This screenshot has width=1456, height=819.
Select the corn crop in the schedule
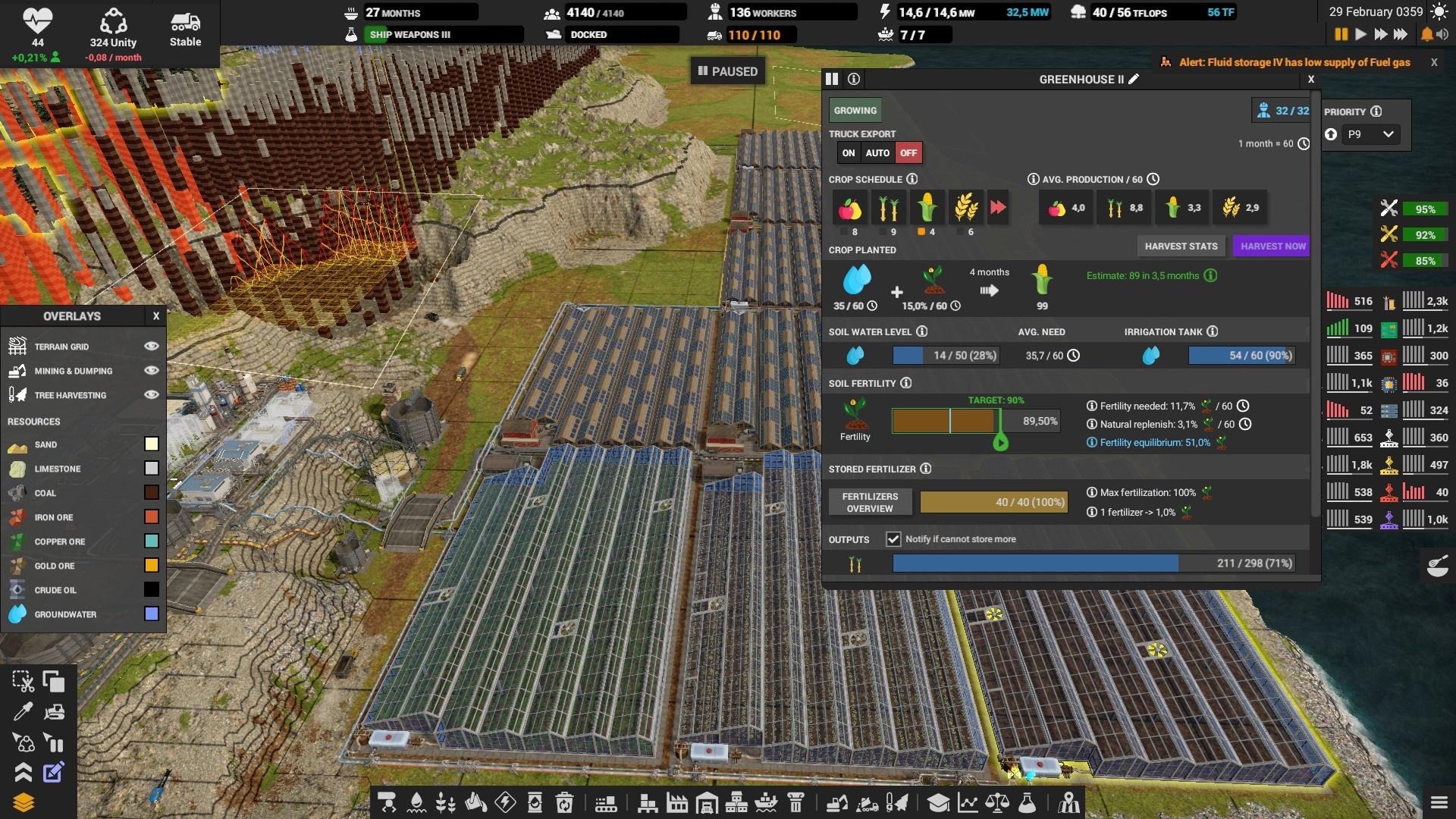click(x=926, y=207)
